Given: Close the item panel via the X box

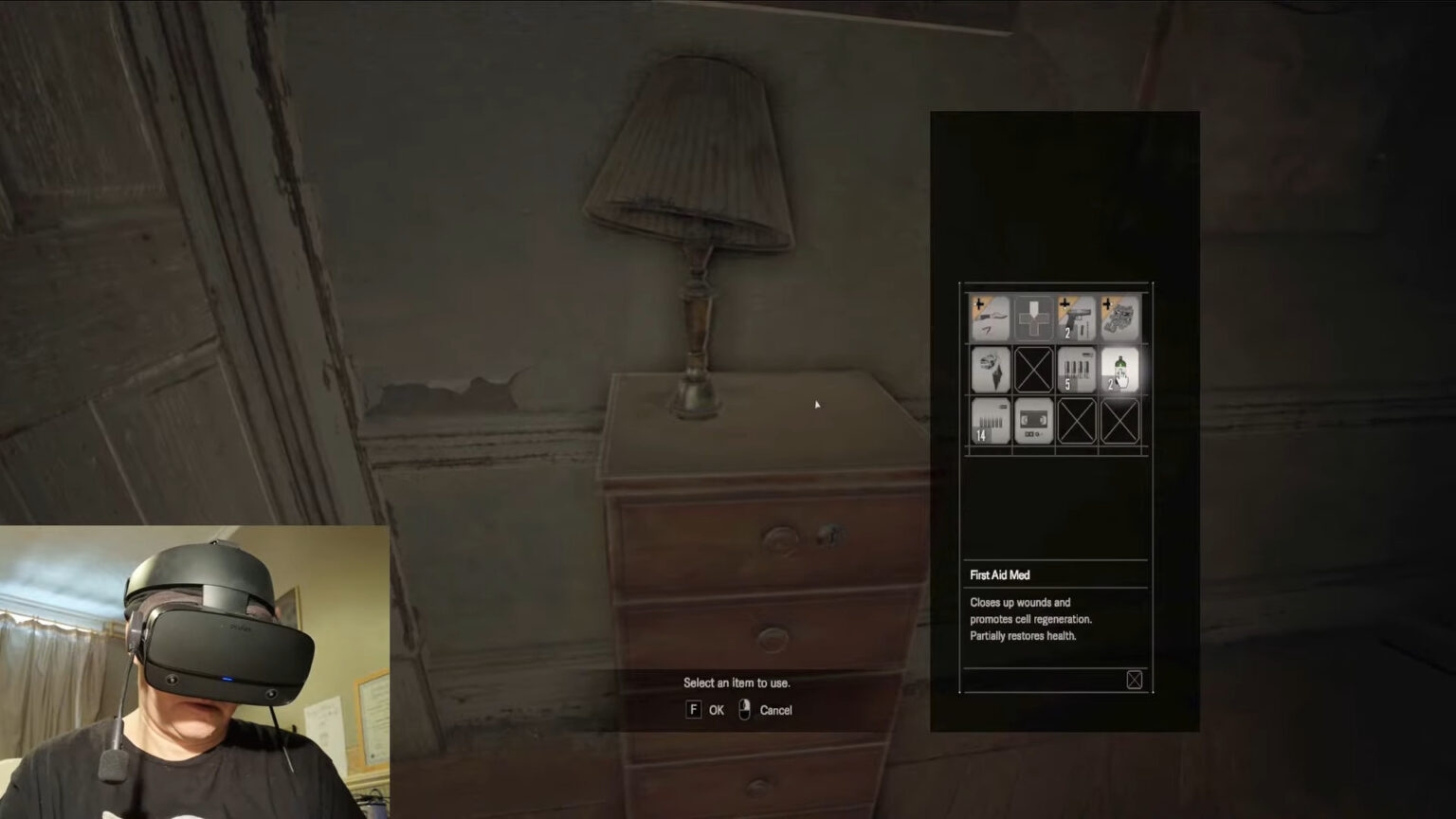Looking at the screenshot, I should [x=1135, y=680].
